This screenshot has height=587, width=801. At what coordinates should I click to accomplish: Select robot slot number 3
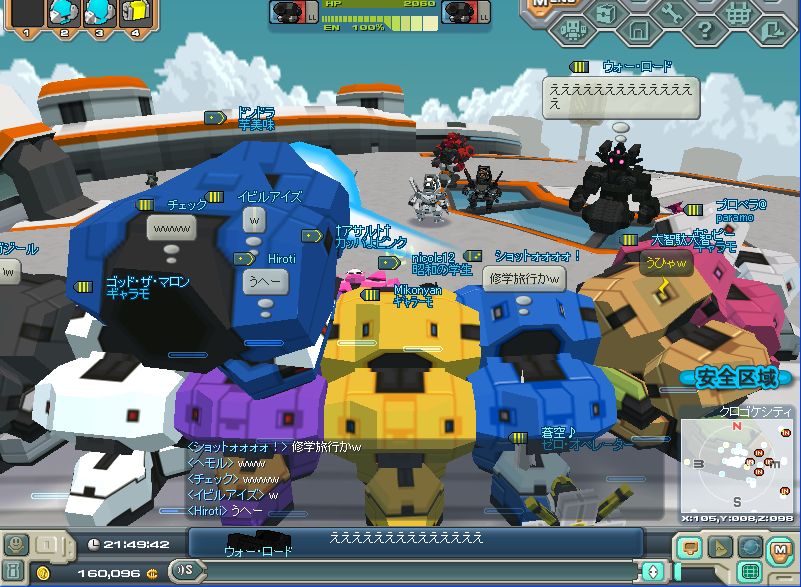tap(98, 13)
